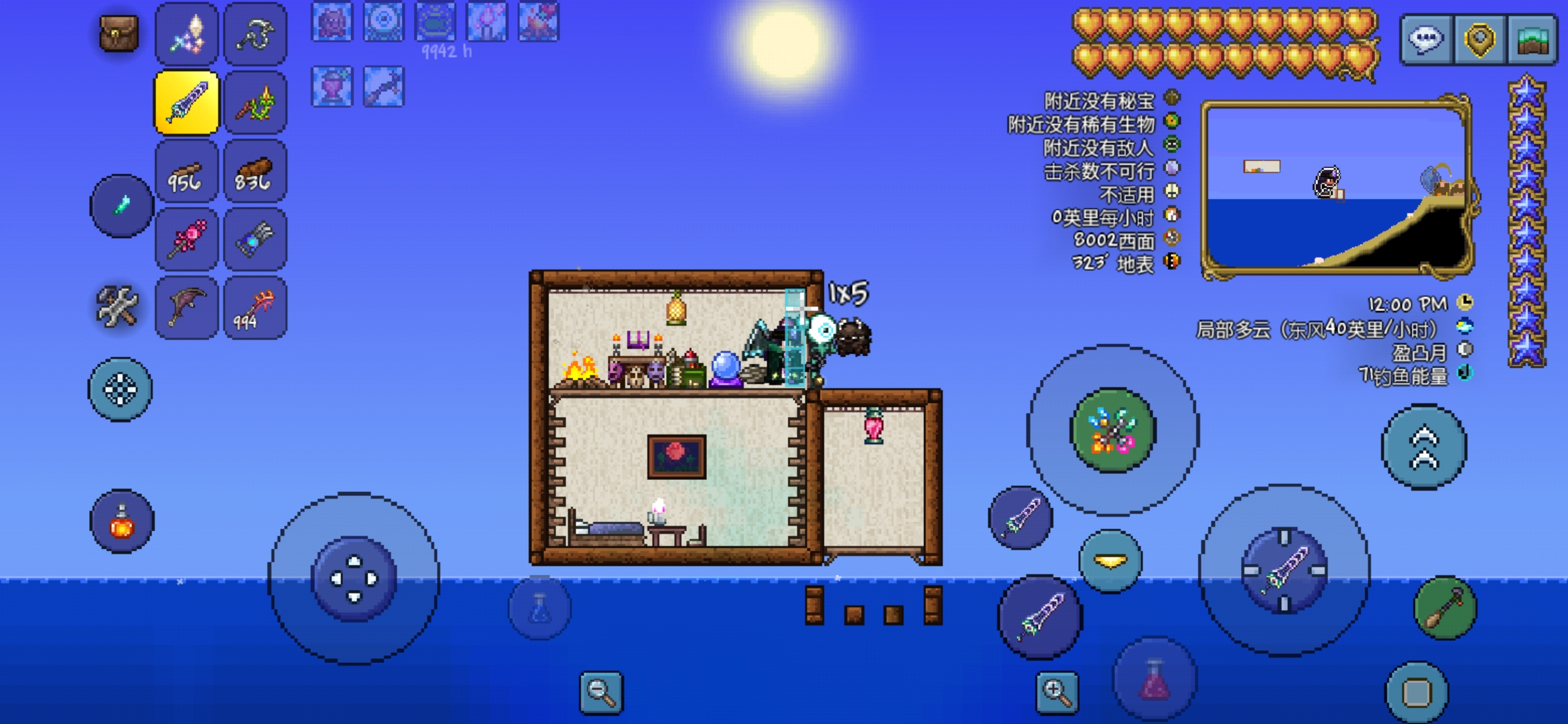The image size is (1568, 724).
Task: Select the yellow highlighted sword hotbar slot
Action: [187, 103]
